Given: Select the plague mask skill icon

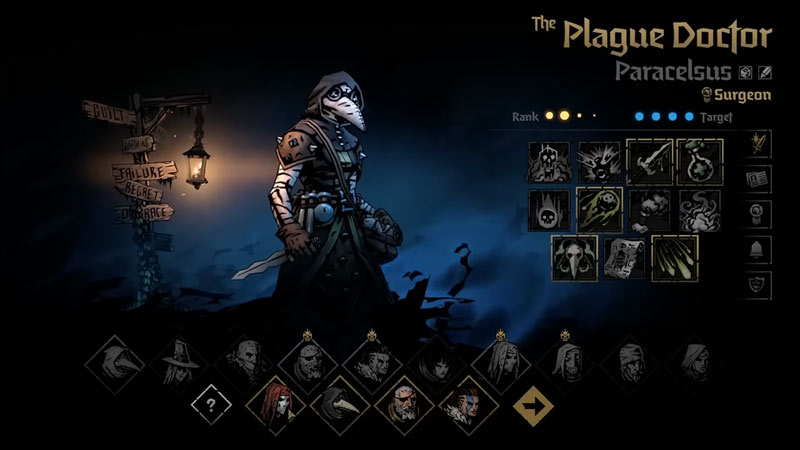Looking at the screenshot, I should coord(575,257).
